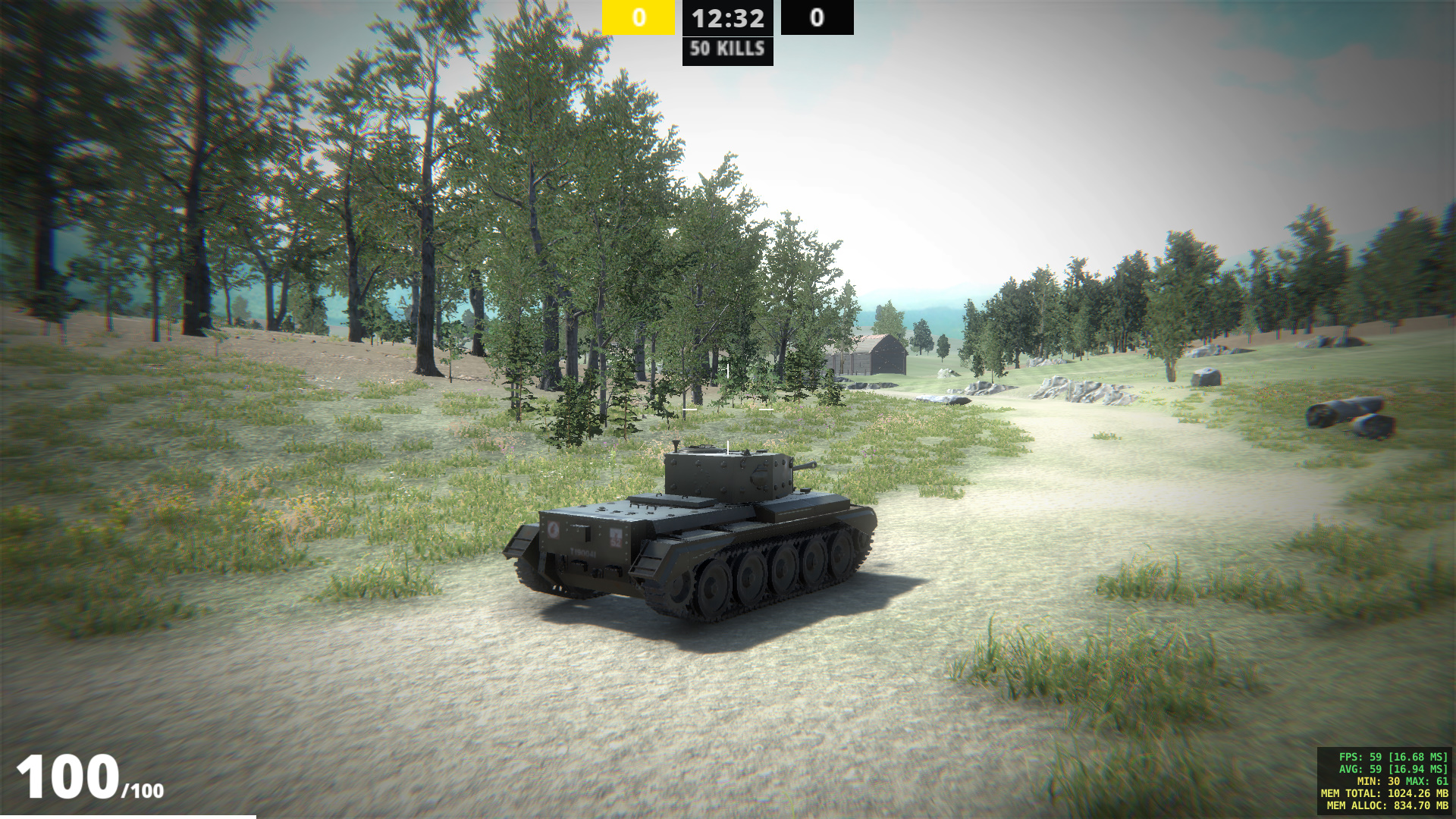Click the tank serial number T190041
Image resolution: width=1456 pixels, height=819 pixels.
click(x=582, y=553)
